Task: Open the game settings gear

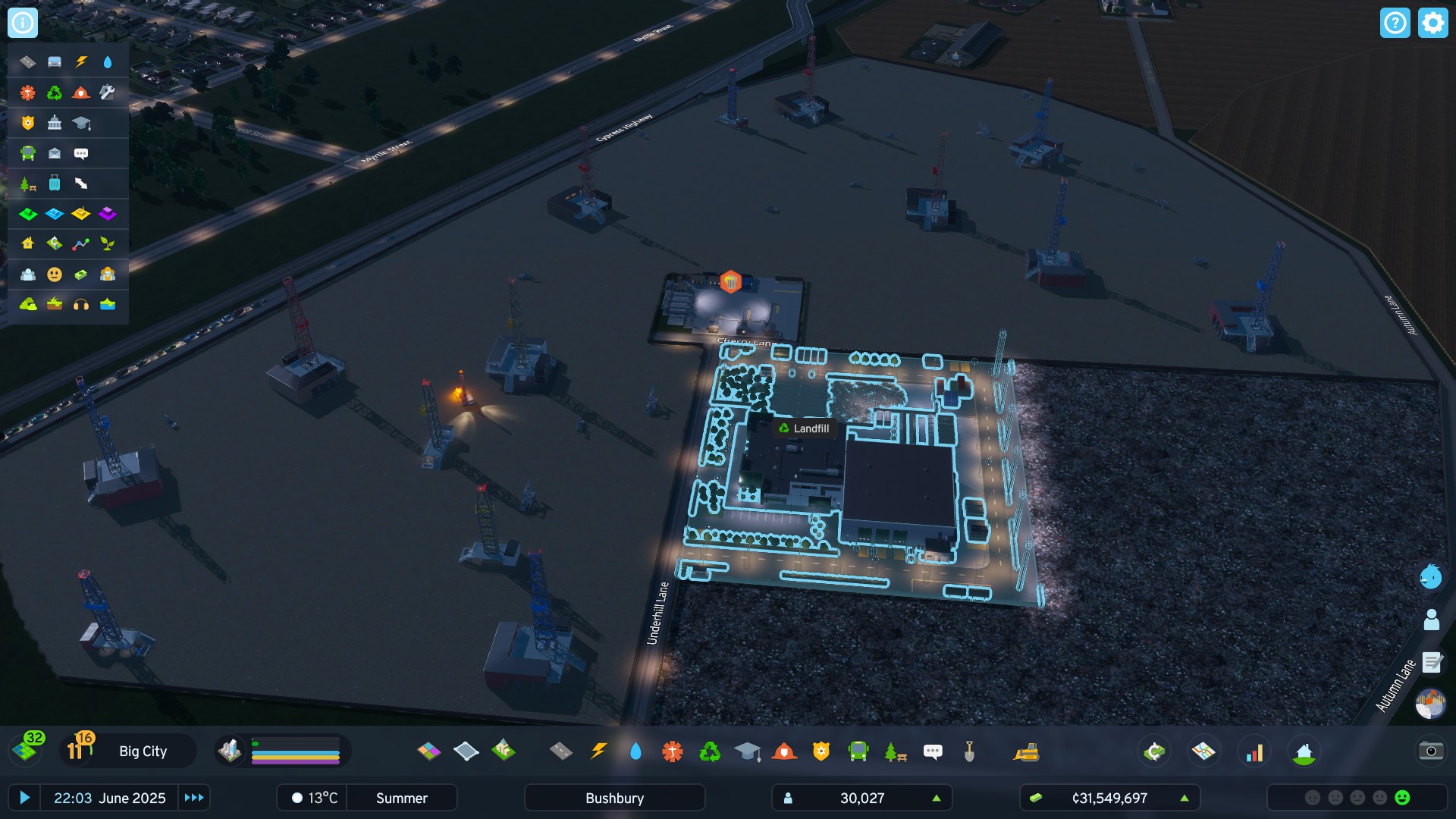Action: (1432, 22)
